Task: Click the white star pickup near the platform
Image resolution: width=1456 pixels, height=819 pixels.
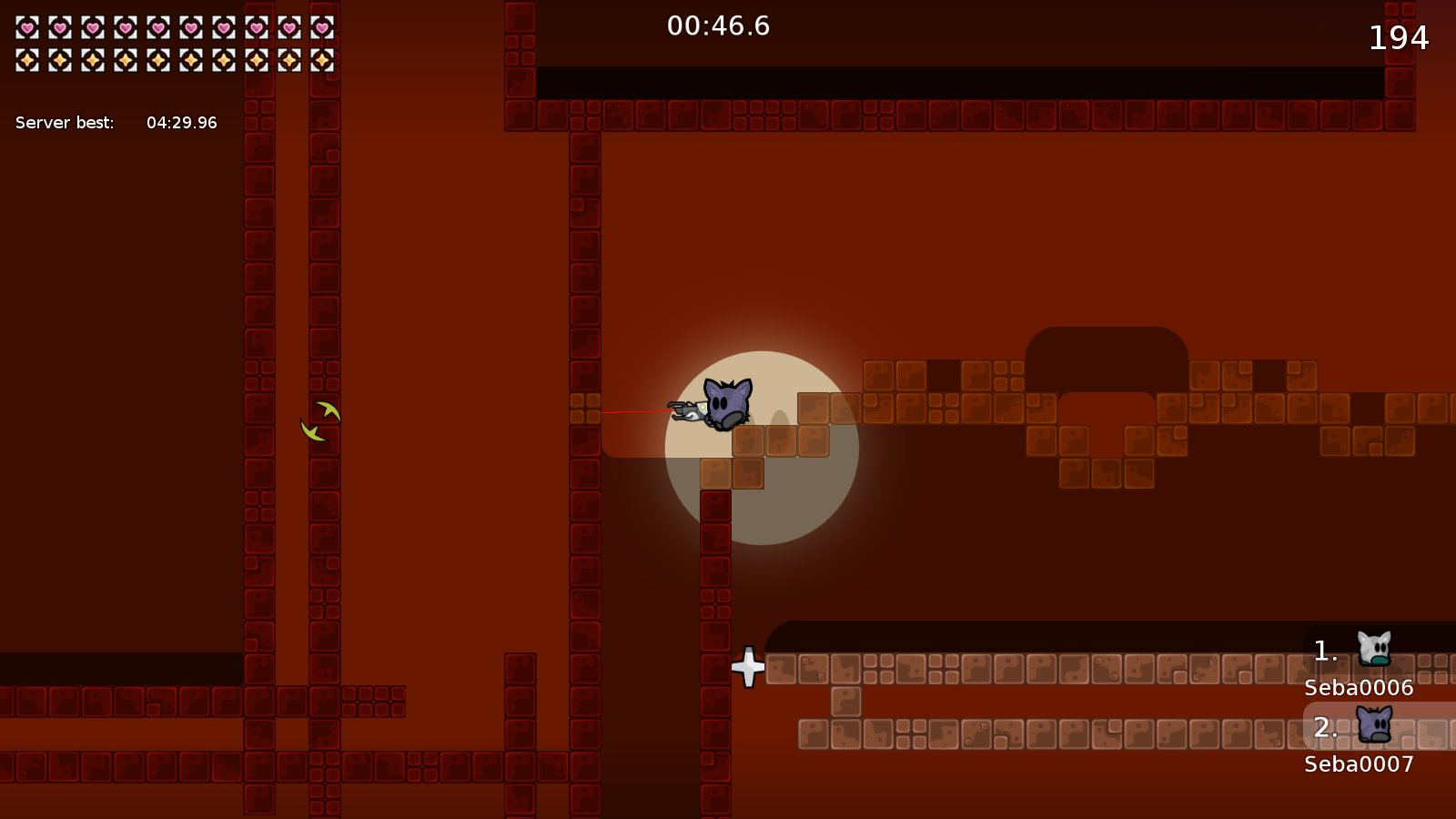Action: click(x=748, y=667)
